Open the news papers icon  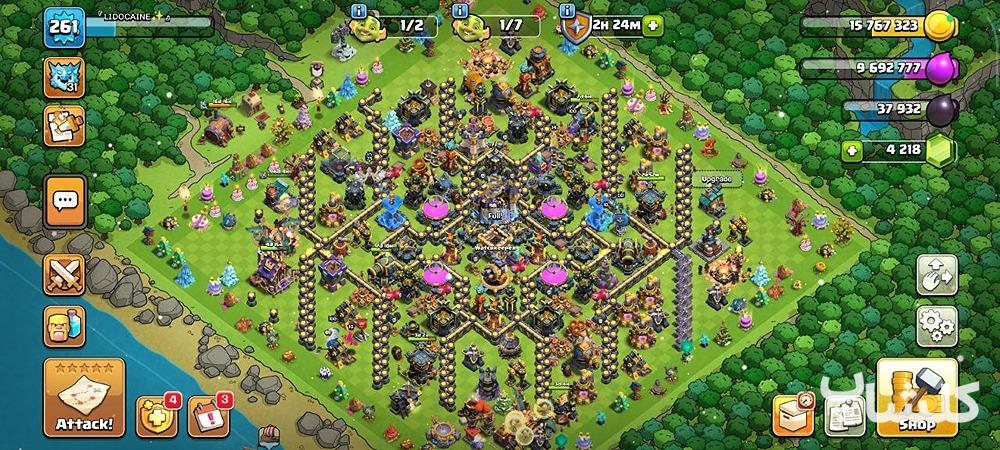[843, 417]
